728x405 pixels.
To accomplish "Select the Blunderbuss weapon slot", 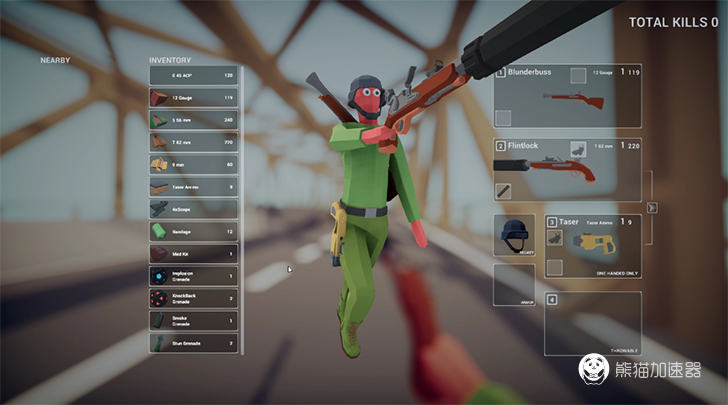I will 566,98.
